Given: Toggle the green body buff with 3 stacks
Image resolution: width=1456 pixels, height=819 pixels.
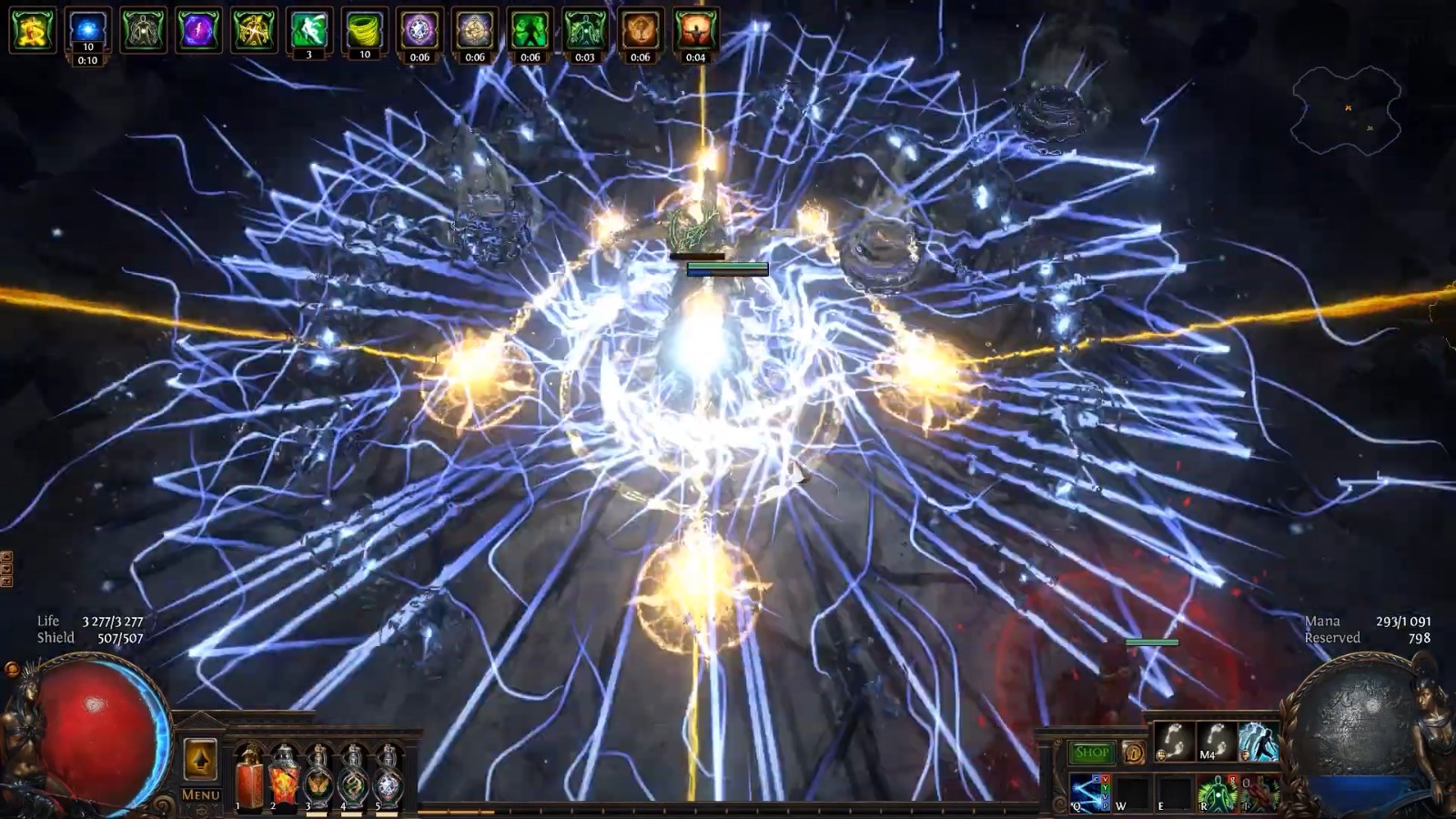Looking at the screenshot, I should click(x=308, y=27).
